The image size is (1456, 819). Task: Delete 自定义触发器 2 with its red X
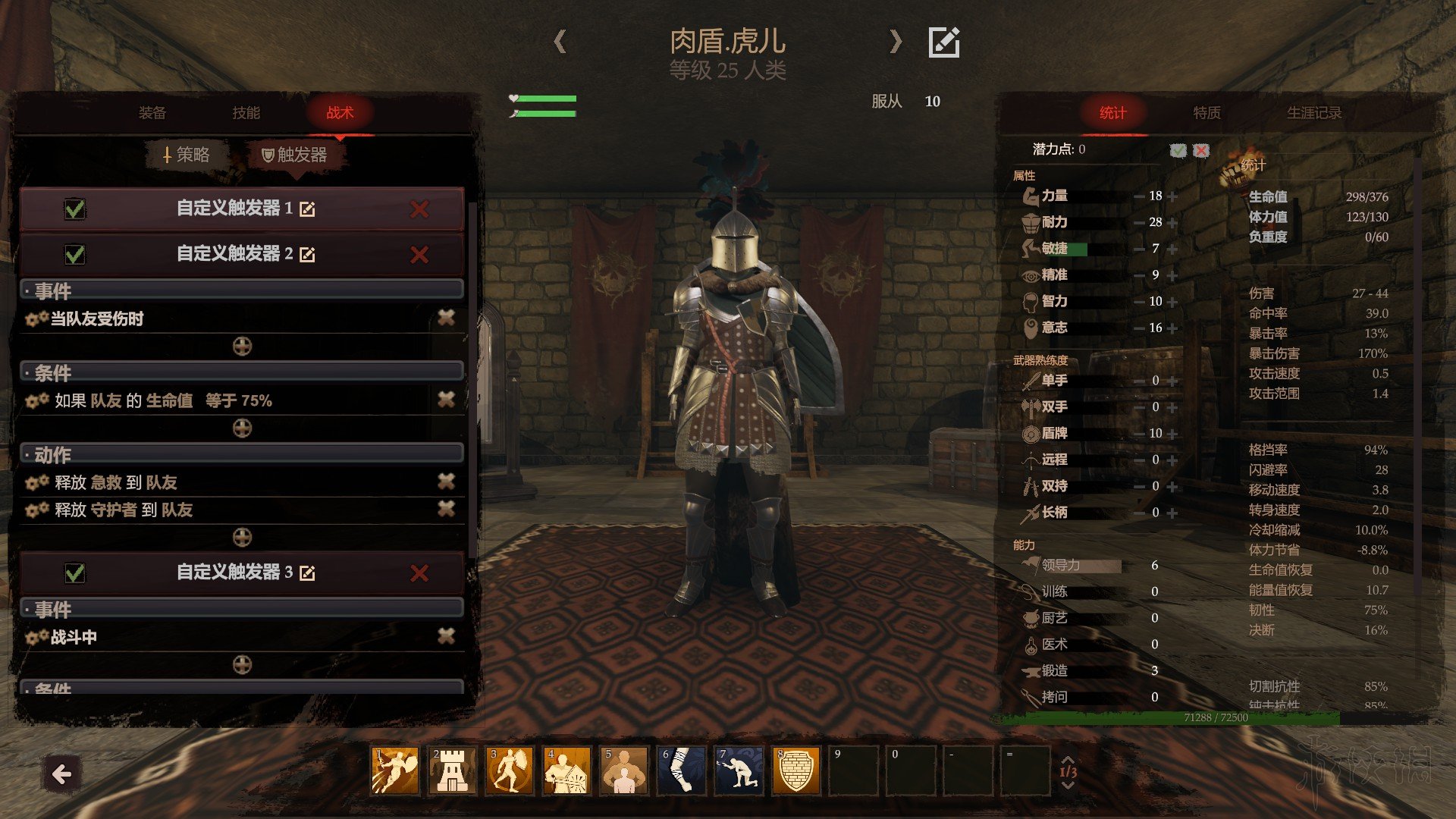point(419,255)
